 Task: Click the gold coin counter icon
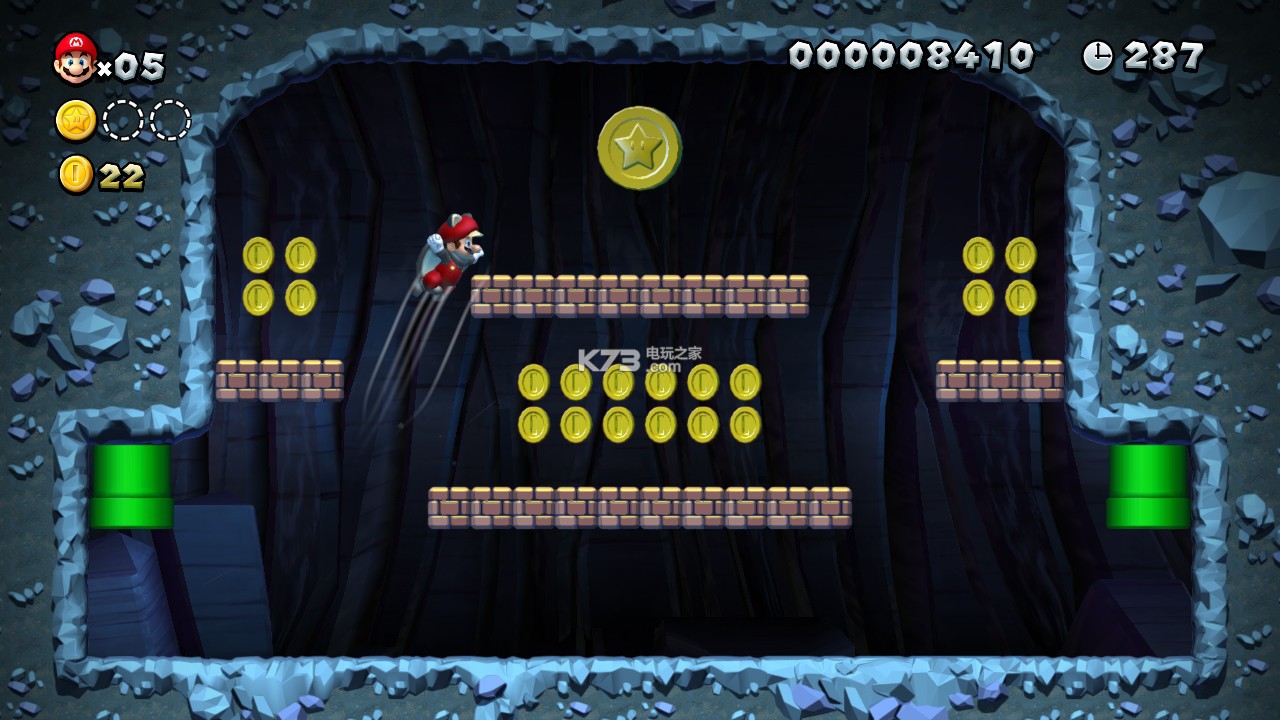click(x=75, y=174)
